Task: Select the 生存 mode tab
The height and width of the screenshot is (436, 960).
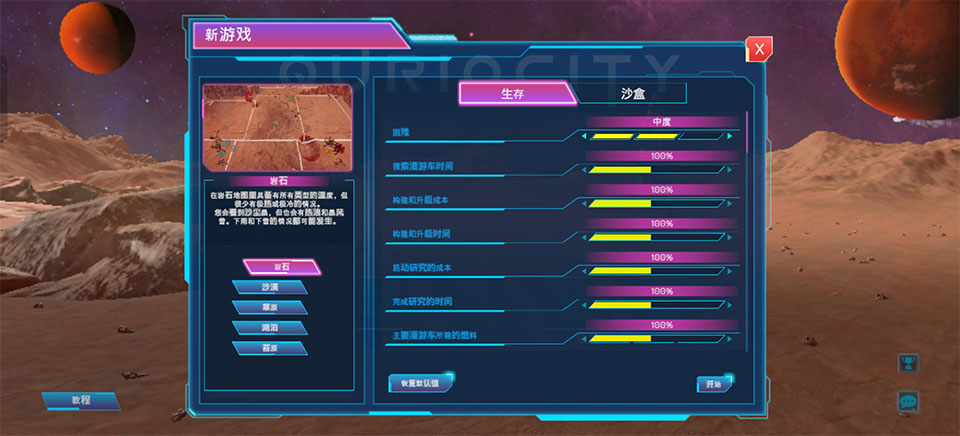Action: (514, 94)
